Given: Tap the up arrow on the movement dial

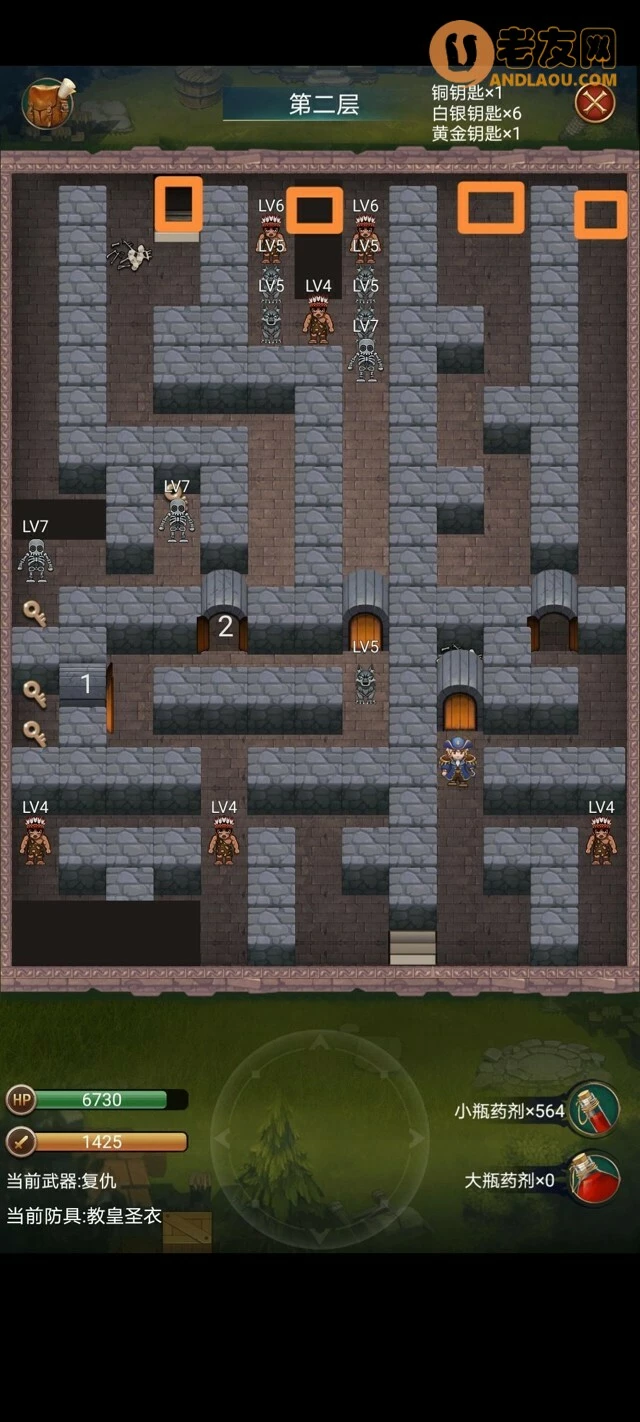Looking at the screenshot, I should (x=319, y=1042).
